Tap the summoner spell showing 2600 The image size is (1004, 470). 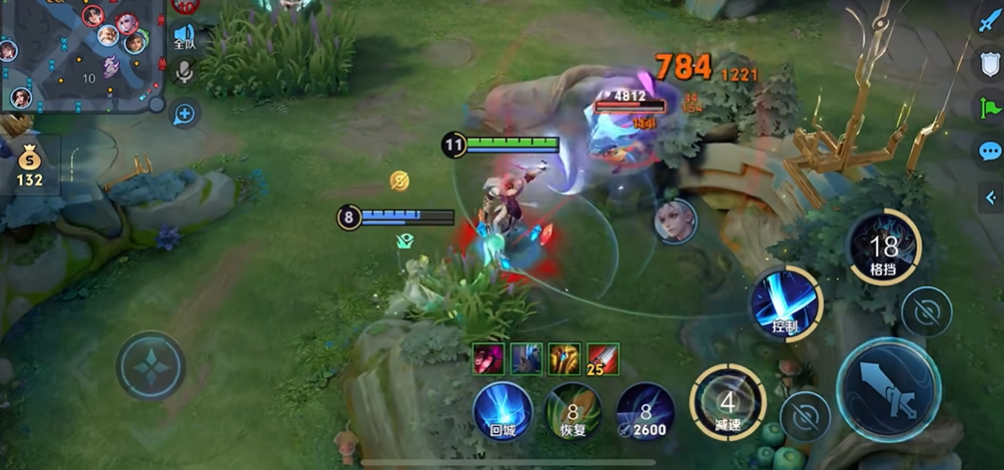(x=645, y=411)
